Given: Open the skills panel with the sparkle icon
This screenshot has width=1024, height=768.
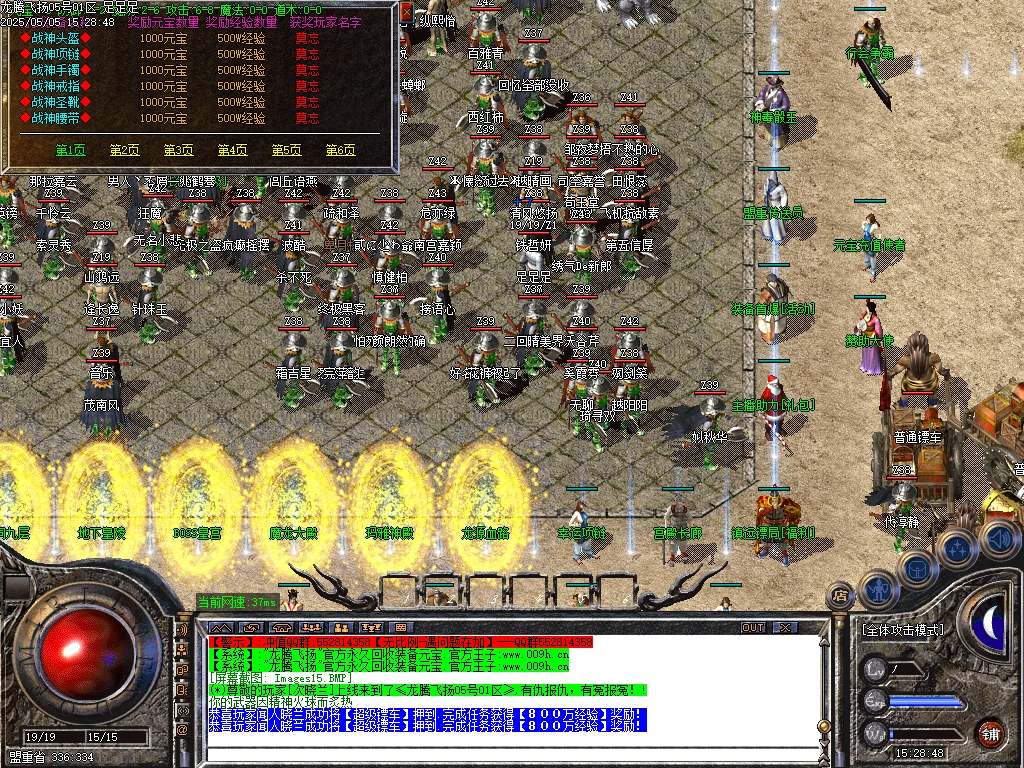Looking at the screenshot, I should [x=958, y=548].
